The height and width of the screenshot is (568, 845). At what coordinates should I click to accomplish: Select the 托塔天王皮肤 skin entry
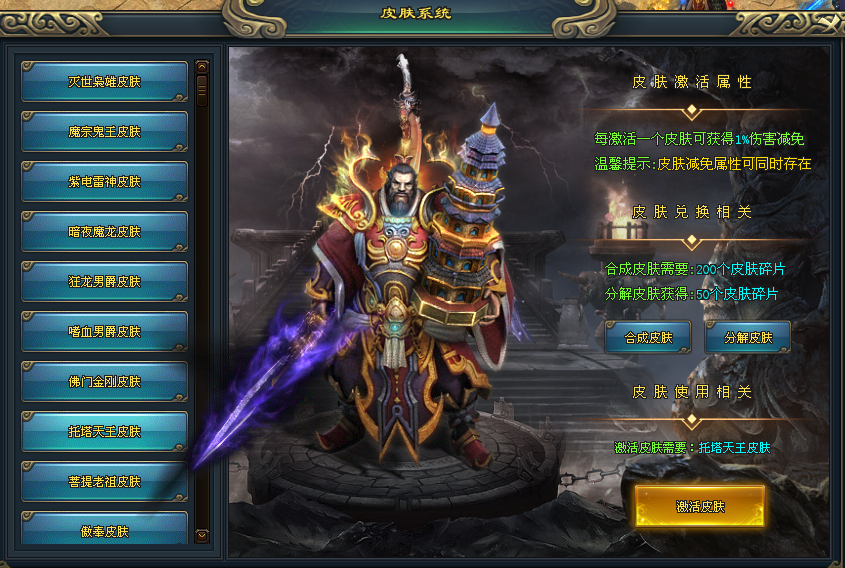104,432
